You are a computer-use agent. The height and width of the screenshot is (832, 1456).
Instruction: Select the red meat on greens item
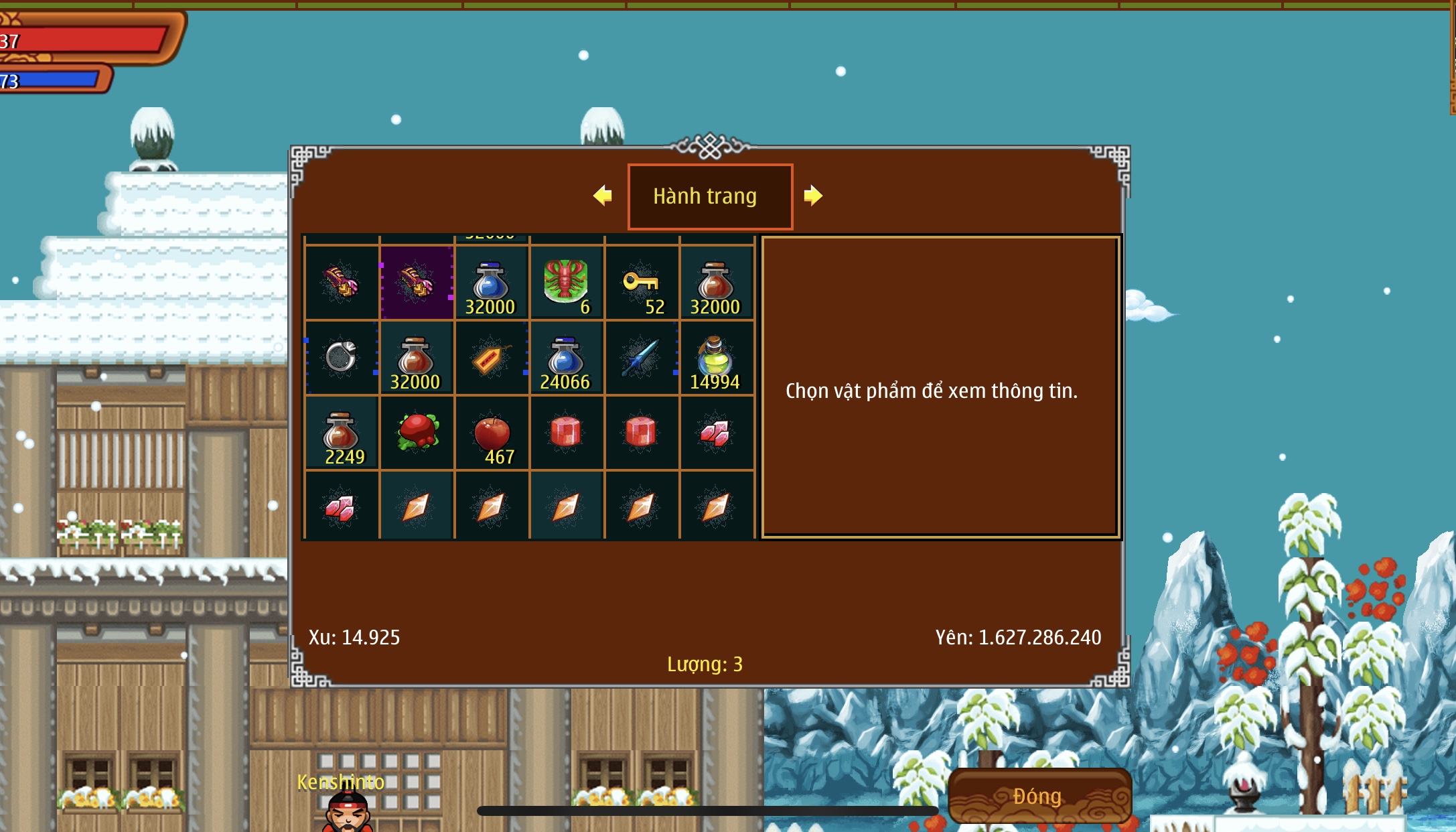[x=417, y=433]
